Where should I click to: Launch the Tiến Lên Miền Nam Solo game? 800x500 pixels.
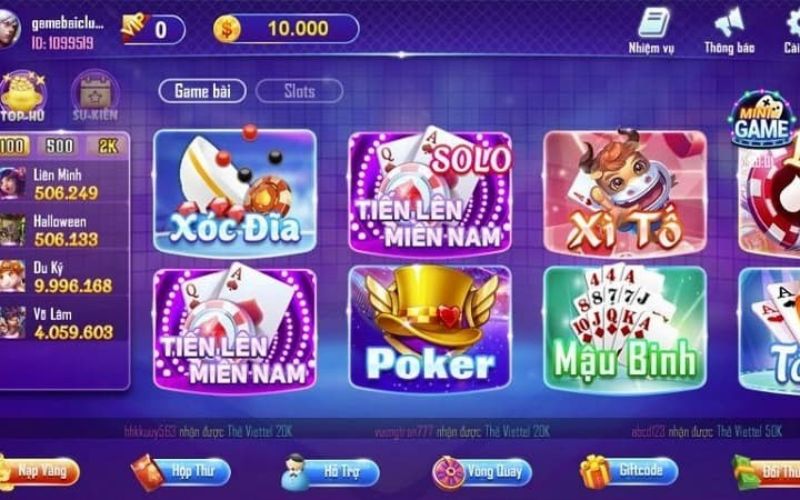429,190
